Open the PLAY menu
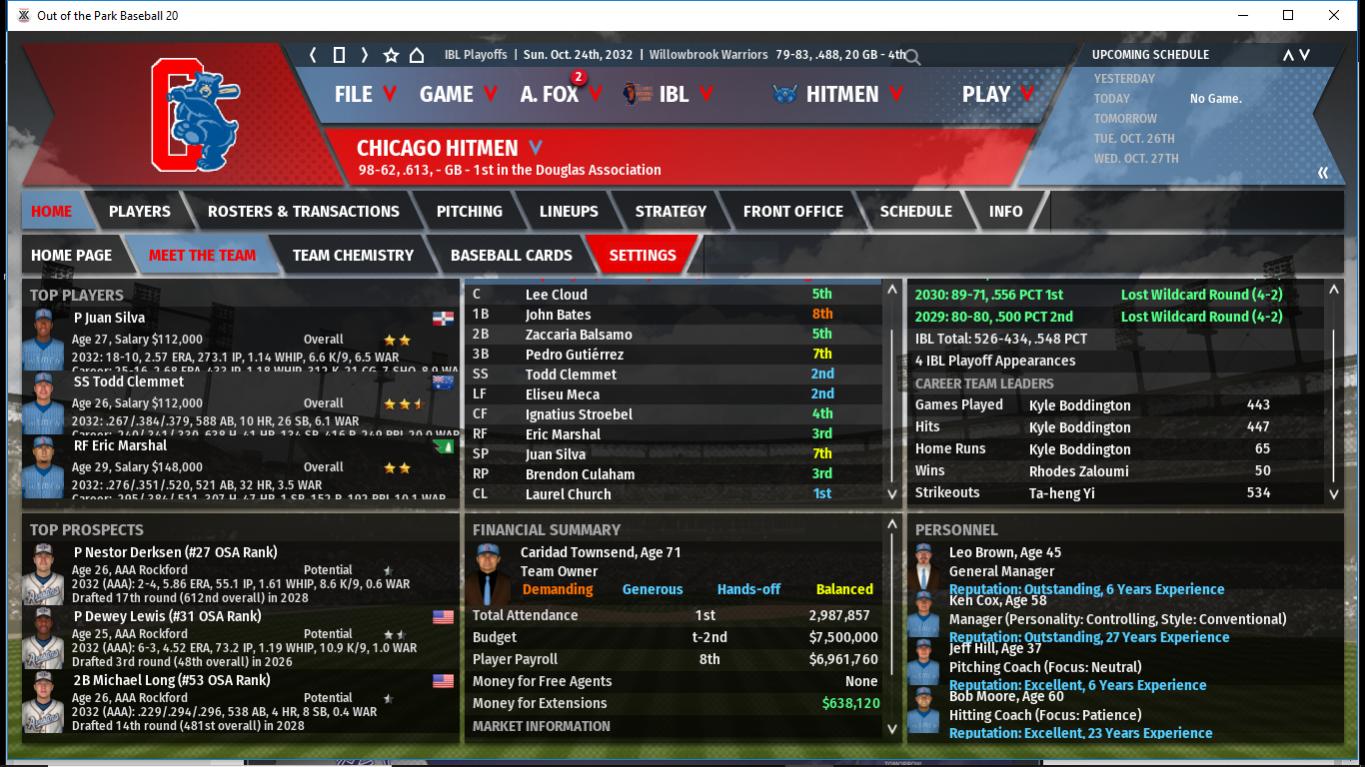The image size is (1365, 767). point(996,94)
